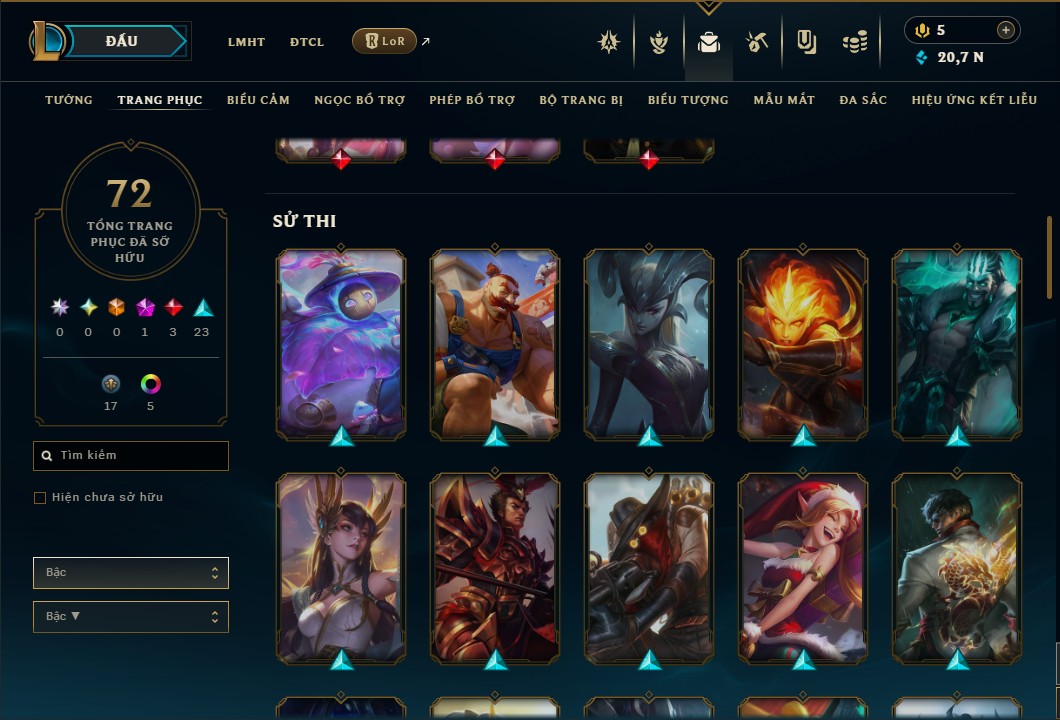Open the MẪU MẮT tab
This screenshot has width=1060, height=720.
784,100
